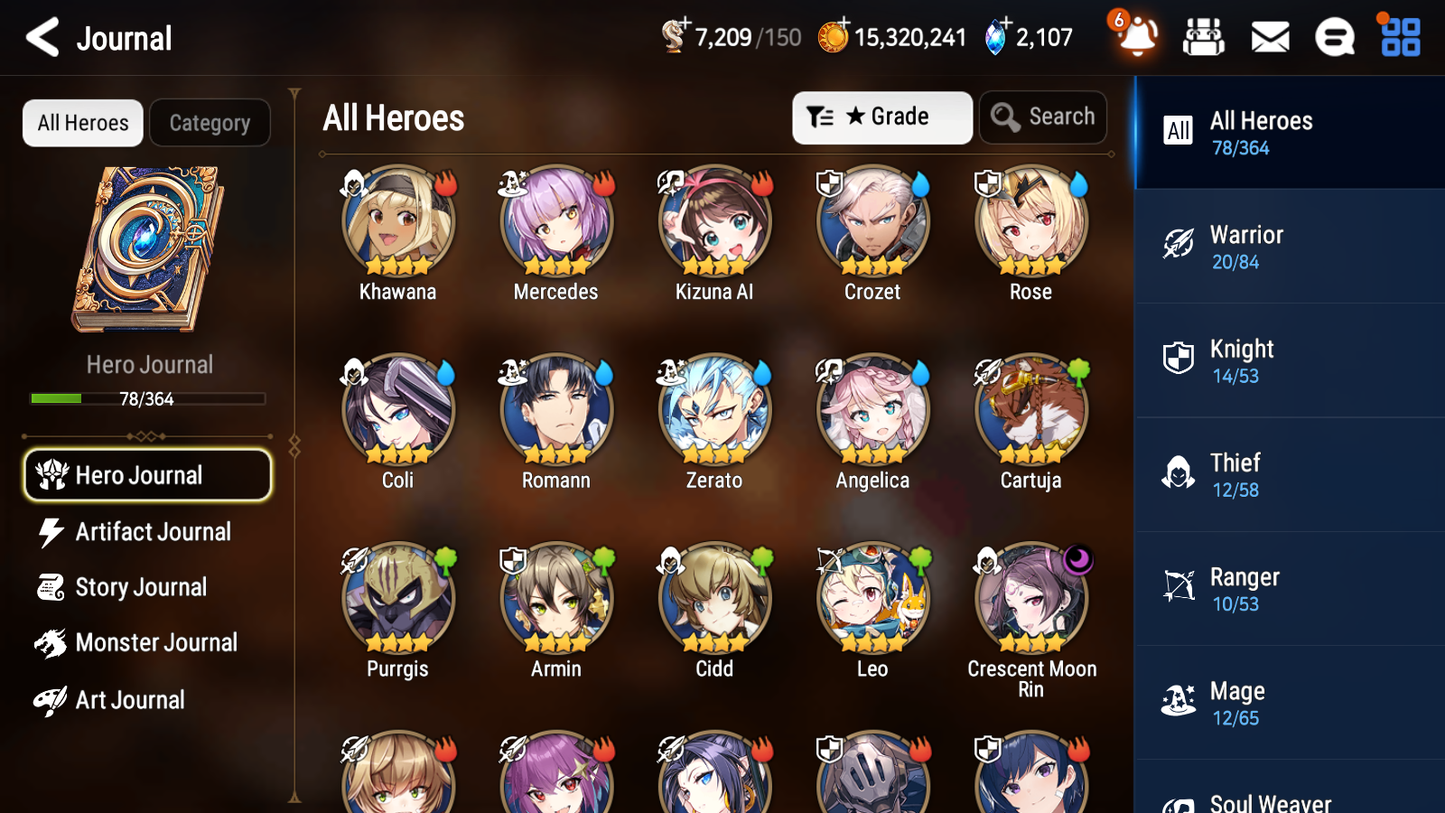Switch to the Category view
1445x813 pixels.
point(210,122)
